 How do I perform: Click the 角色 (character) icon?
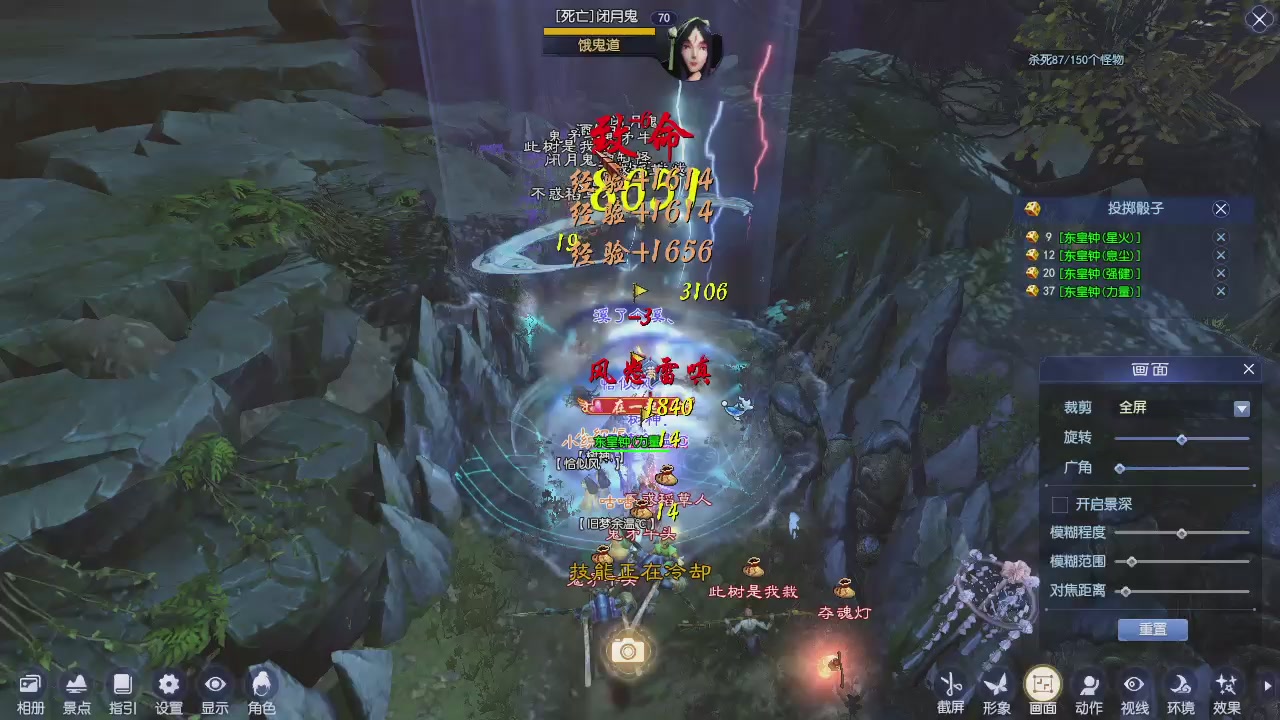click(261, 685)
